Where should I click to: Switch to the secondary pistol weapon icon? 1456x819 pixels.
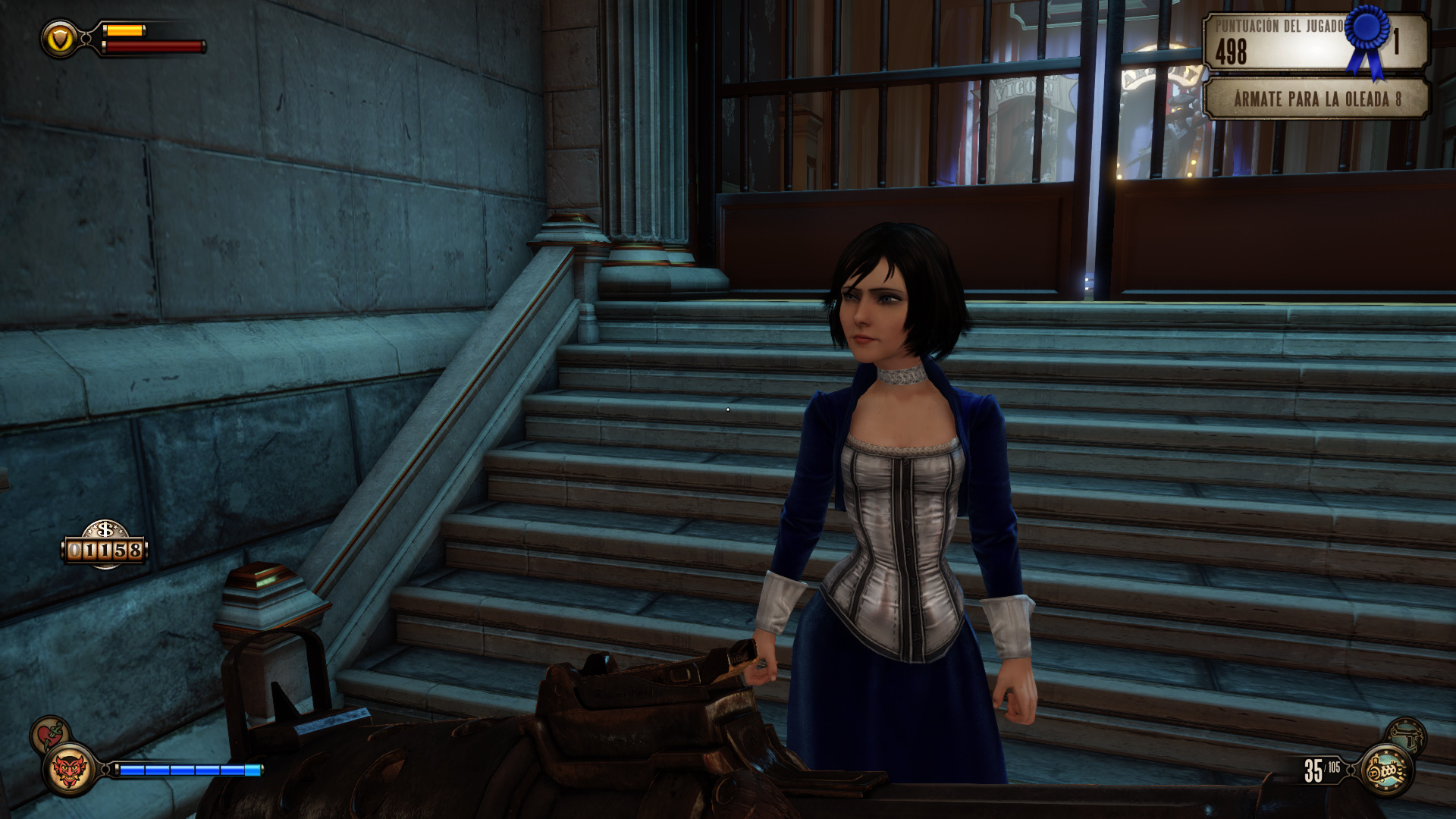pyautogui.click(x=1407, y=734)
